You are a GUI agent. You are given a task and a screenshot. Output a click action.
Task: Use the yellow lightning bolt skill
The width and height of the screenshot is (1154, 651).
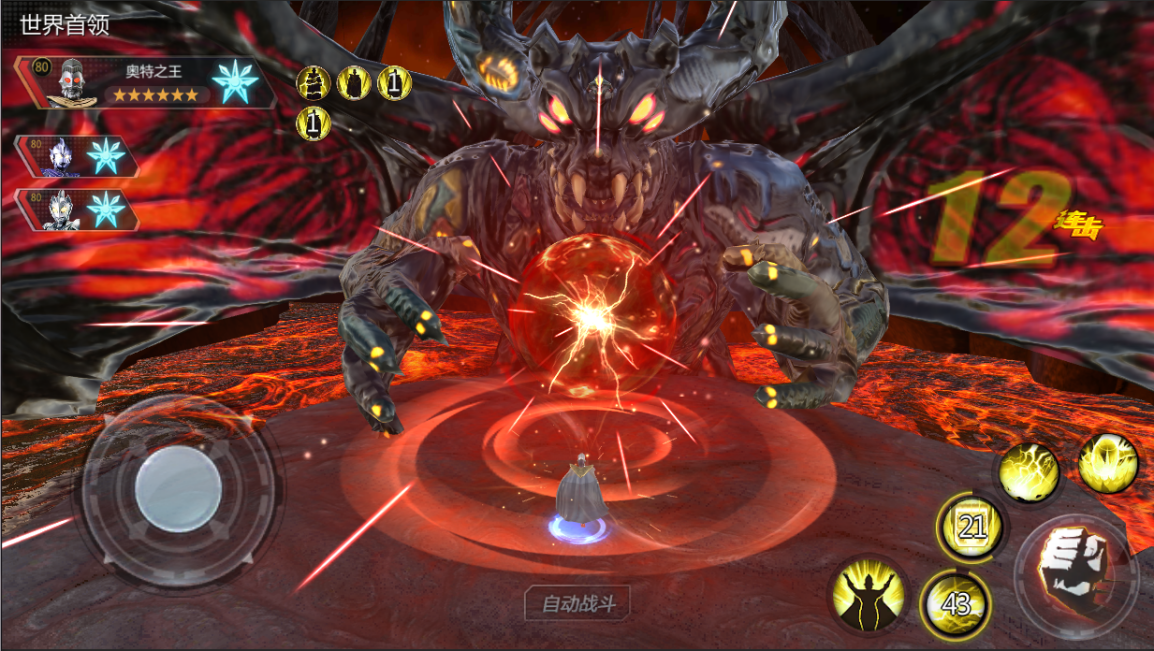click(x=1030, y=472)
